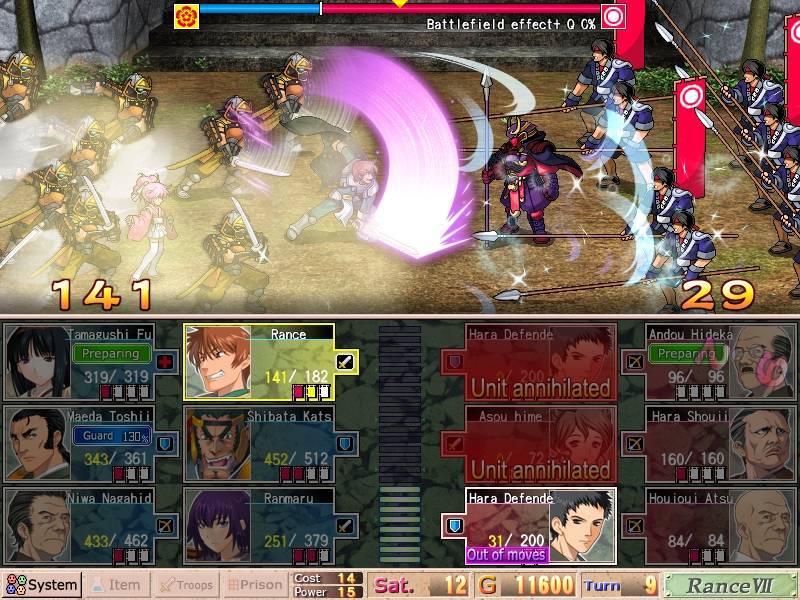Click the annihilated Asou hime card

(x=540, y=443)
